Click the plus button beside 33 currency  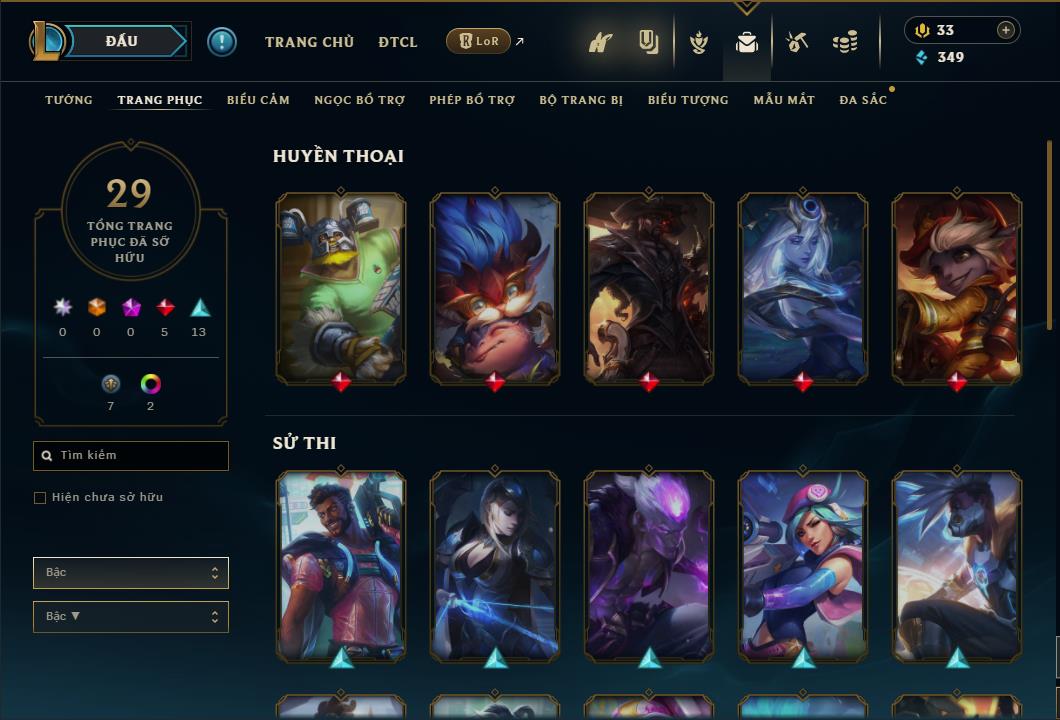click(1006, 30)
